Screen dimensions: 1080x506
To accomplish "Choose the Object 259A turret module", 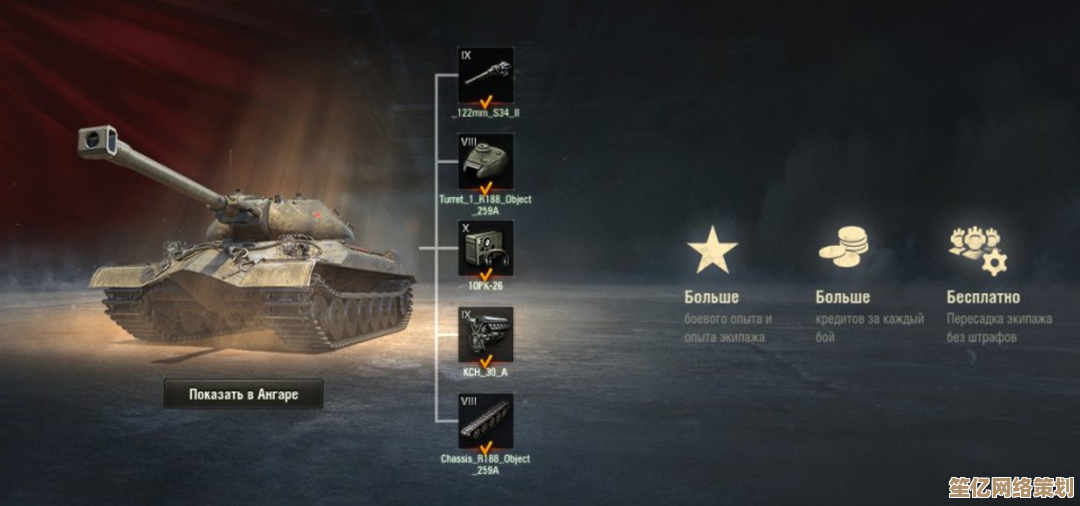I will point(486,162).
